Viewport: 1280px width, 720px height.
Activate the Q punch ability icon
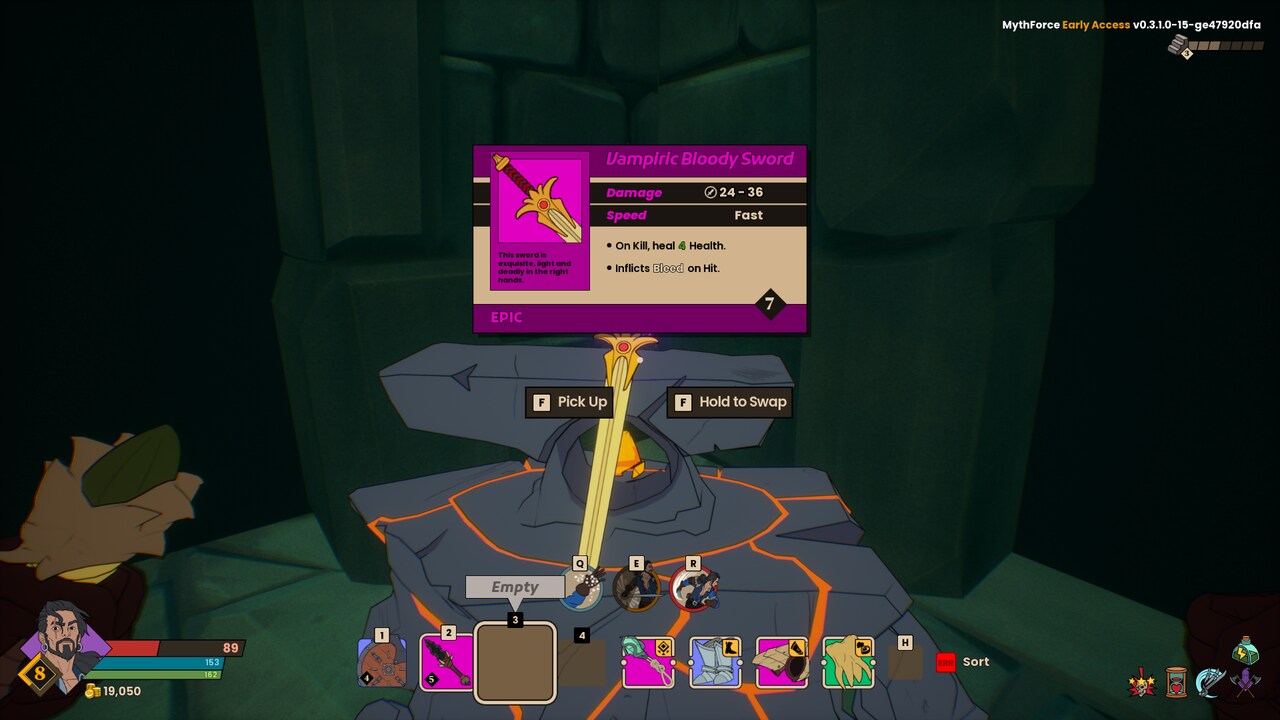click(581, 588)
